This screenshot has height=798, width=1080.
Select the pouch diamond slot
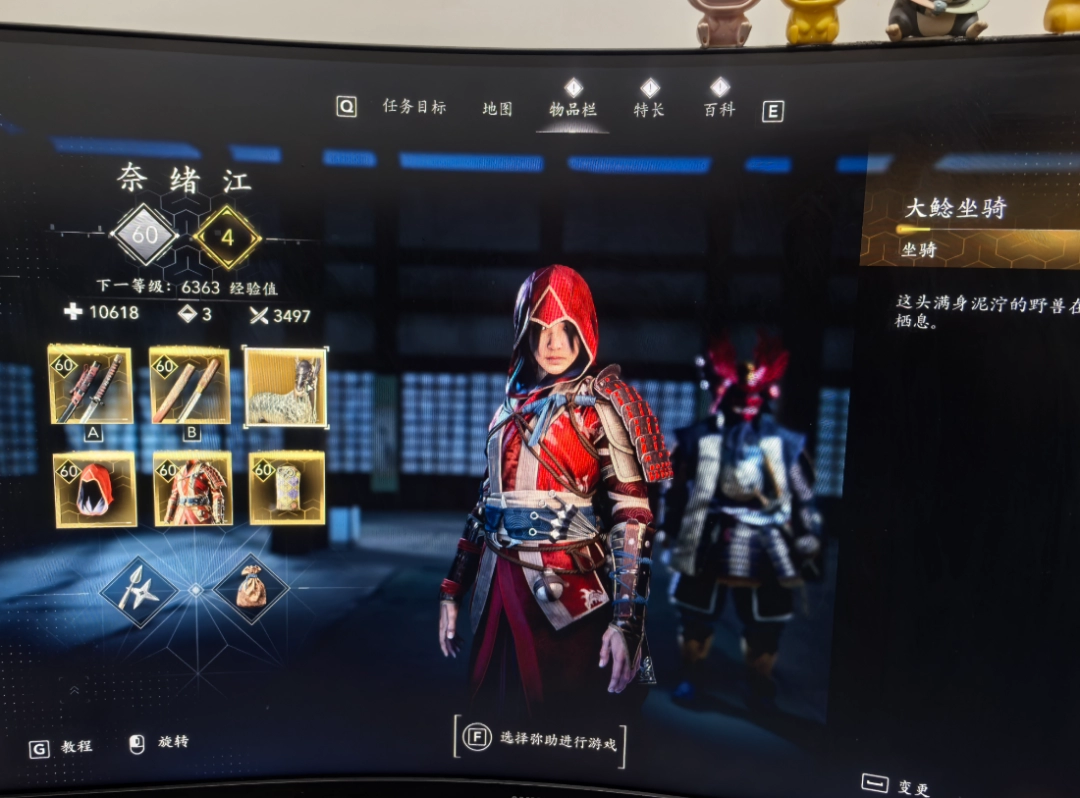click(x=250, y=589)
